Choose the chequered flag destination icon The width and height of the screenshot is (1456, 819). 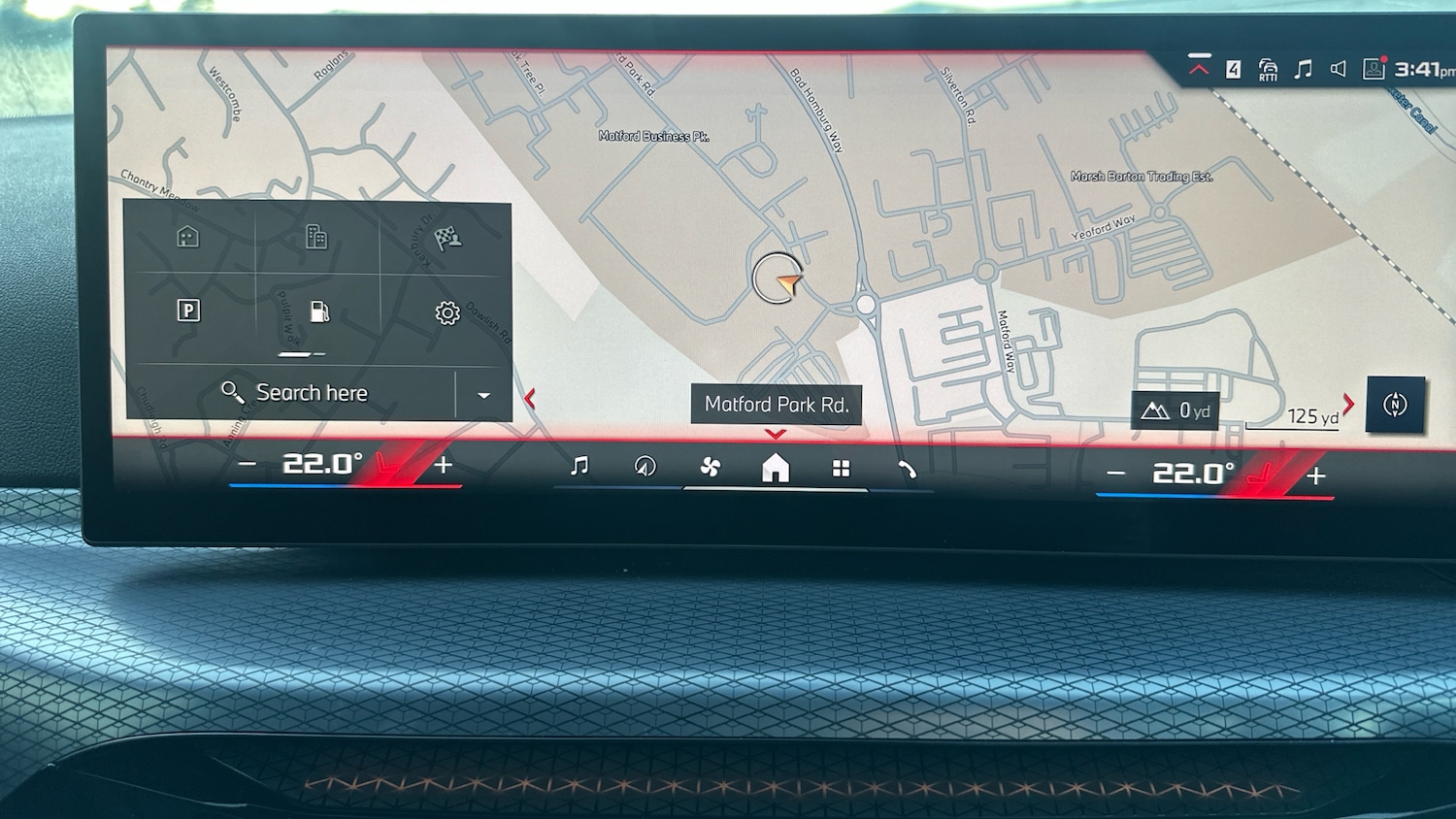(x=447, y=238)
